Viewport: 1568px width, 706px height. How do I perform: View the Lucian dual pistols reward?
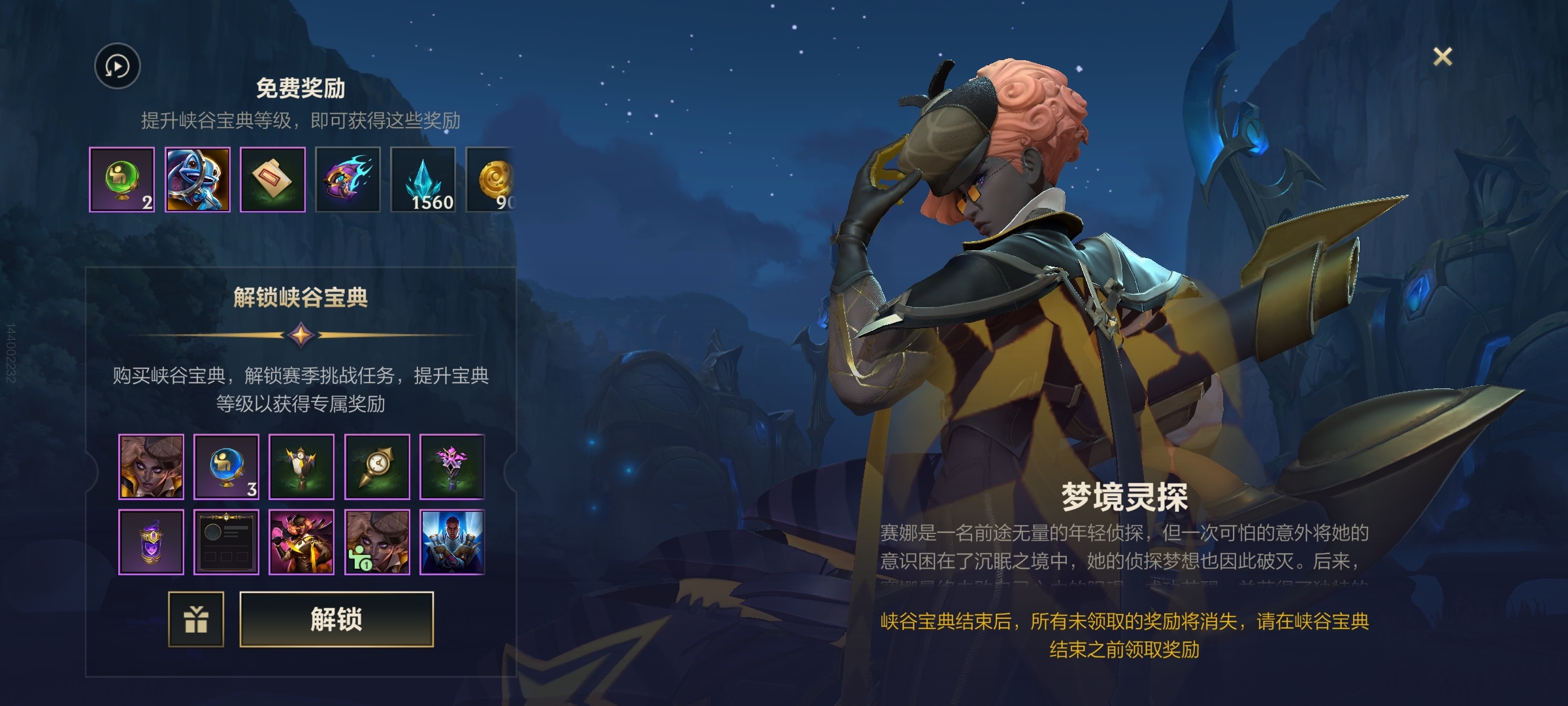(x=452, y=542)
